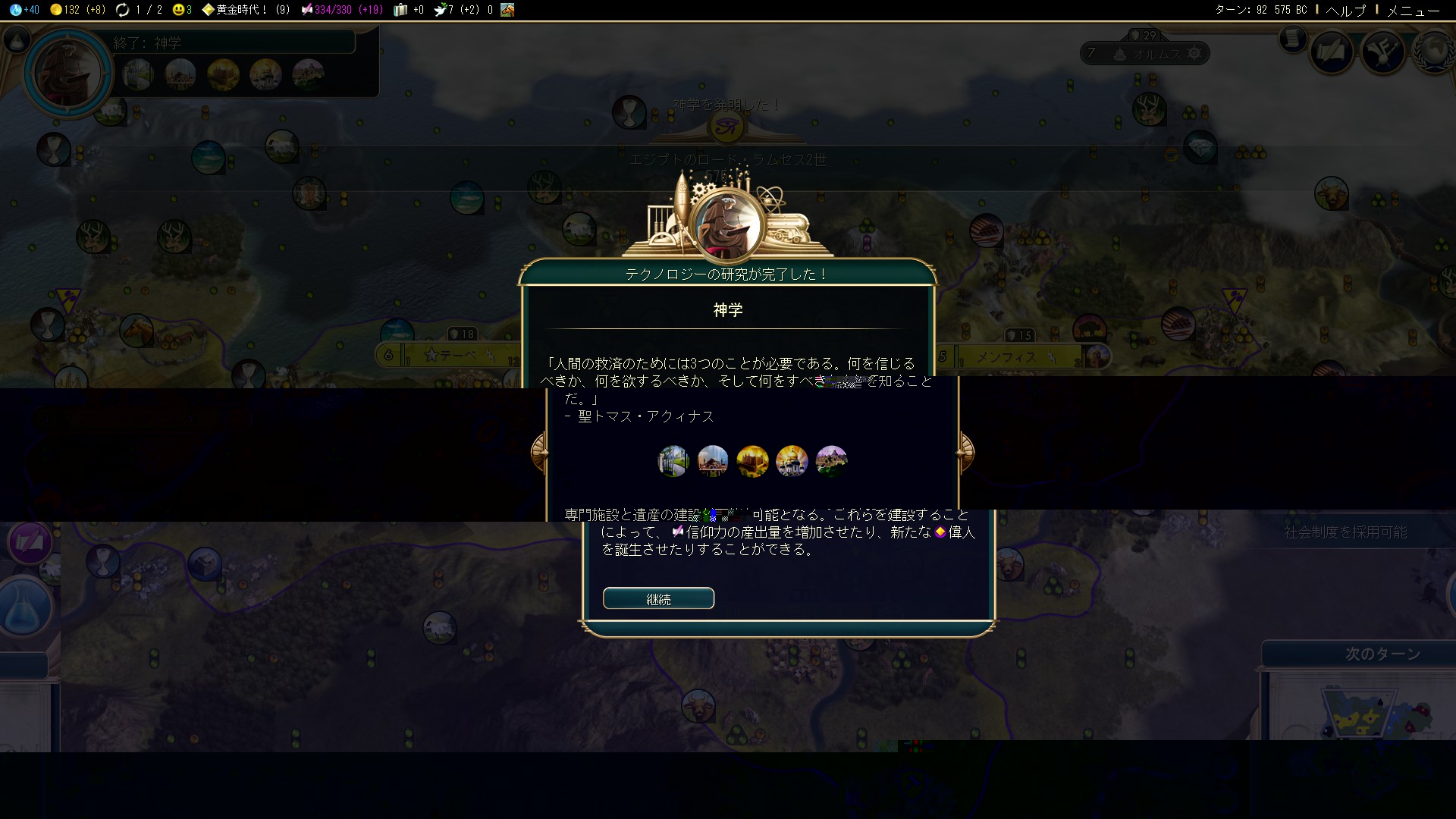The width and height of the screenshot is (1456, 819).
Task: Open the social policies scroll-and-quill button
Action: [x=1332, y=52]
